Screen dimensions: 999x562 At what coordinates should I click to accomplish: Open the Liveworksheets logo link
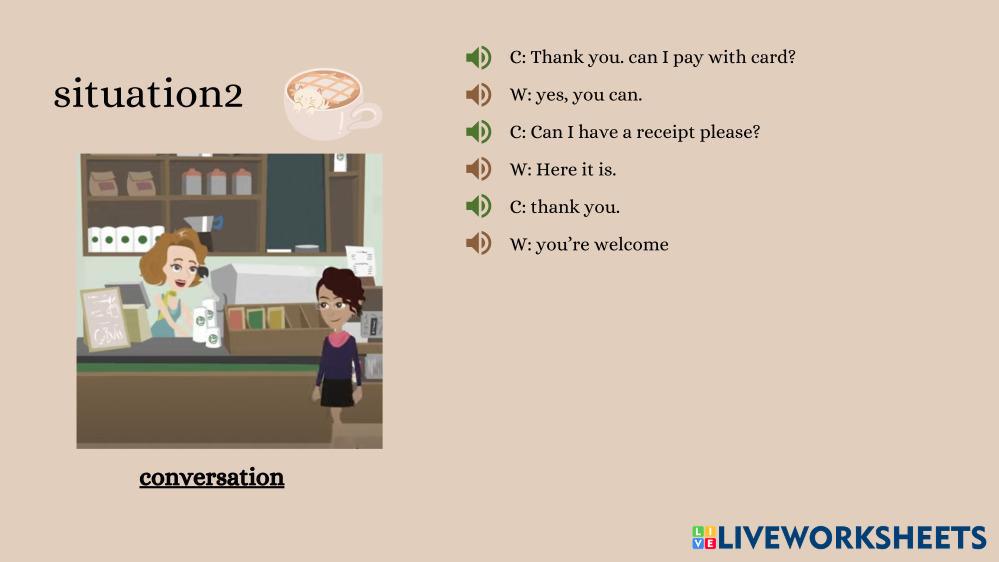(838, 538)
